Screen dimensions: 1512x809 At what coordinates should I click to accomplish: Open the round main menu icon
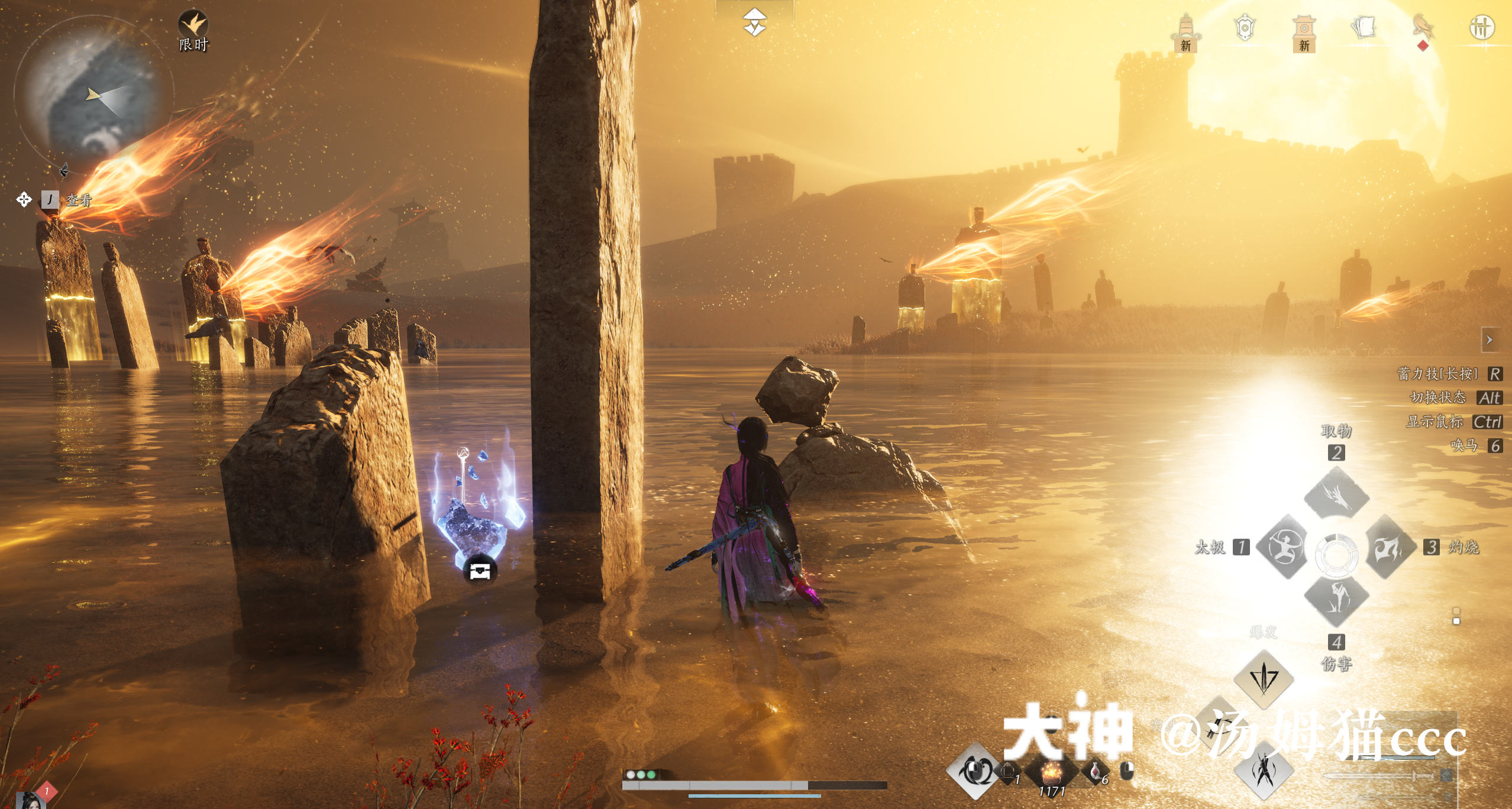pyautogui.click(x=1482, y=27)
